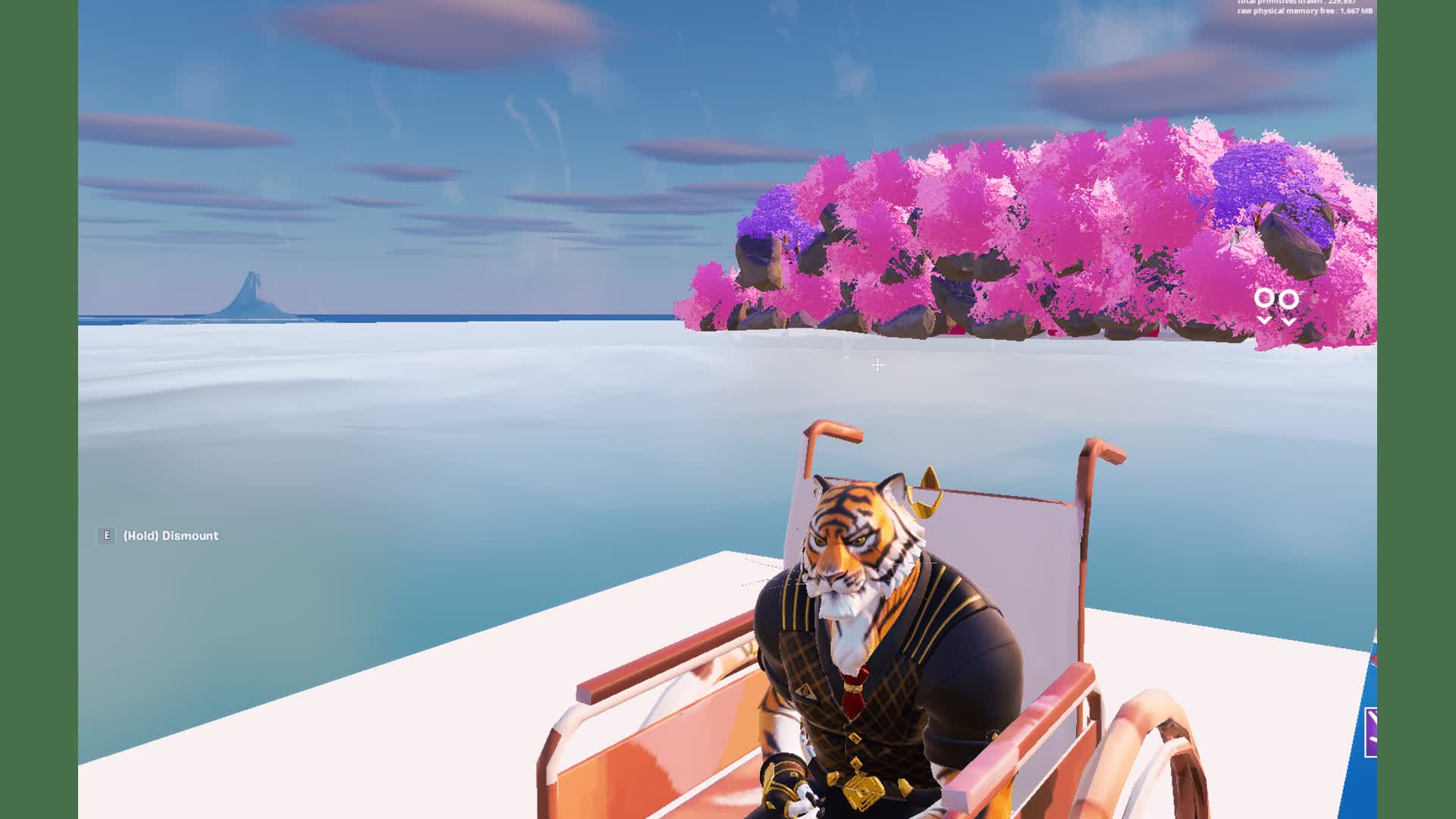Screen dimensions: 1456x819
Task: Select the E key prompt badge
Action: (105, 535)
